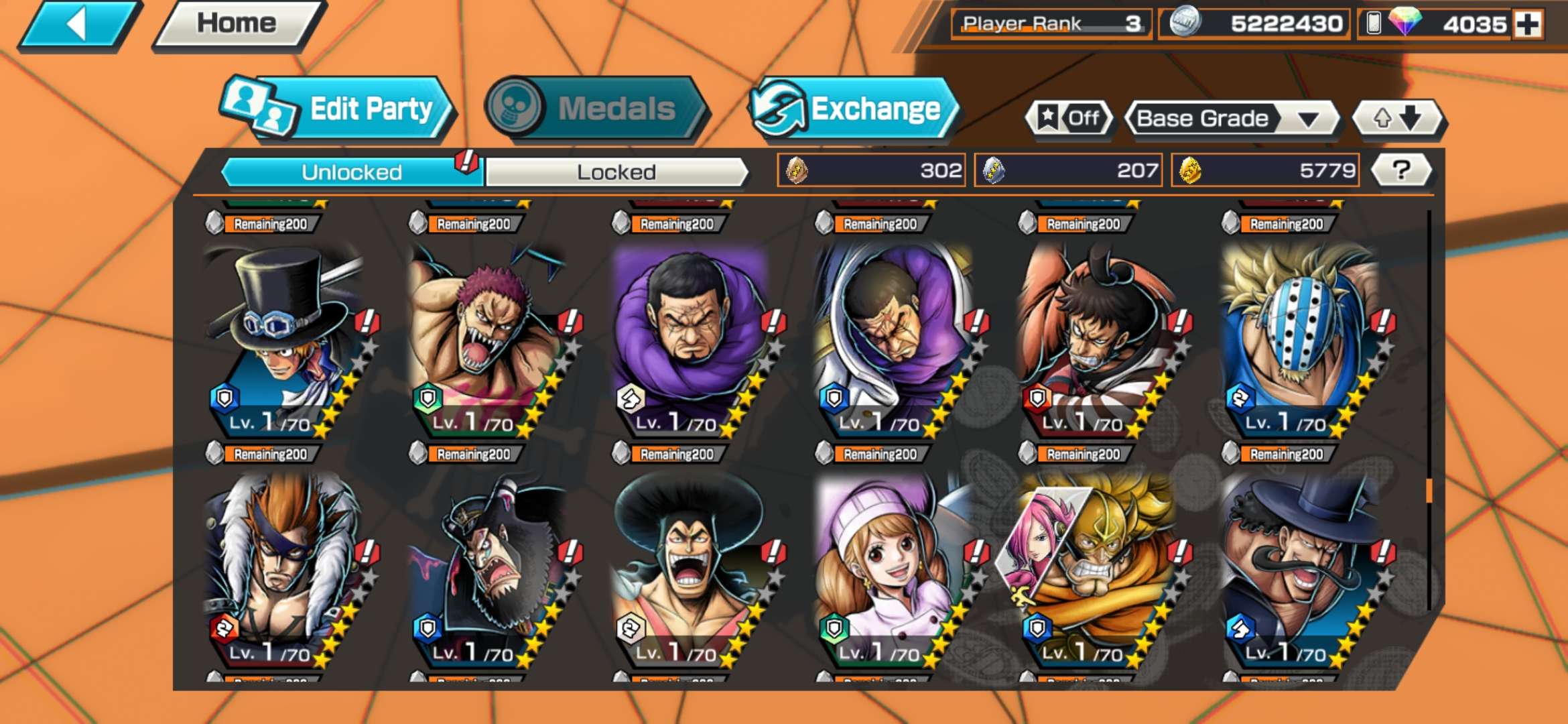Open the Medals section
Image resolution: width=1568 pixels, height=724 pixels.
pyautogui.click(x=595, y=109)
